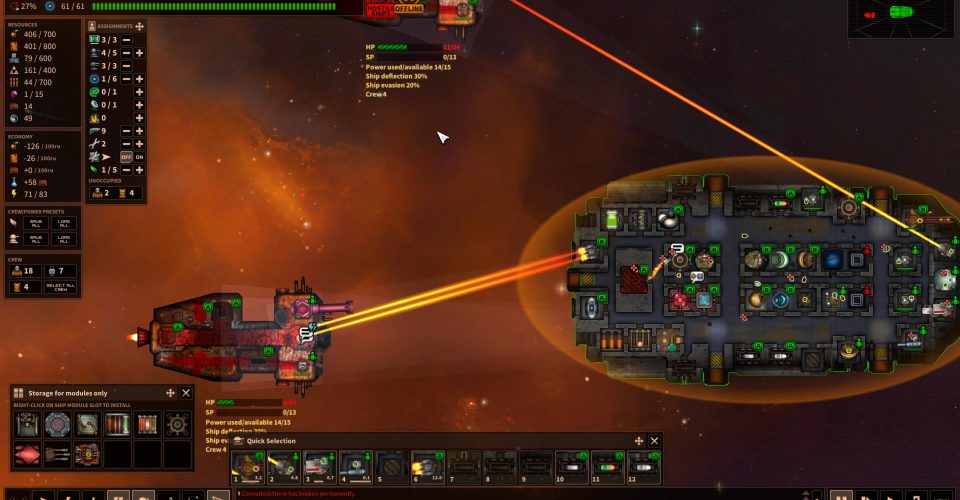Select the triple-barrel gun module in storage
The width and height of the screenshot is (960, 500).
58,455
